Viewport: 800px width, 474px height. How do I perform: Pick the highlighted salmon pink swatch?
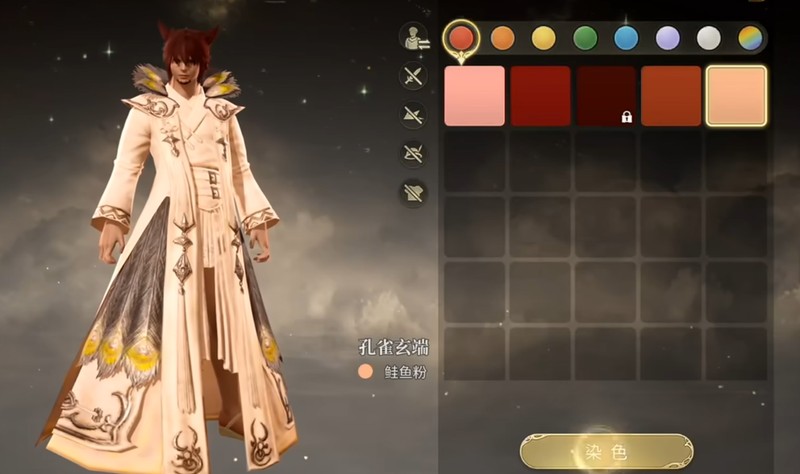coord(736,96)
